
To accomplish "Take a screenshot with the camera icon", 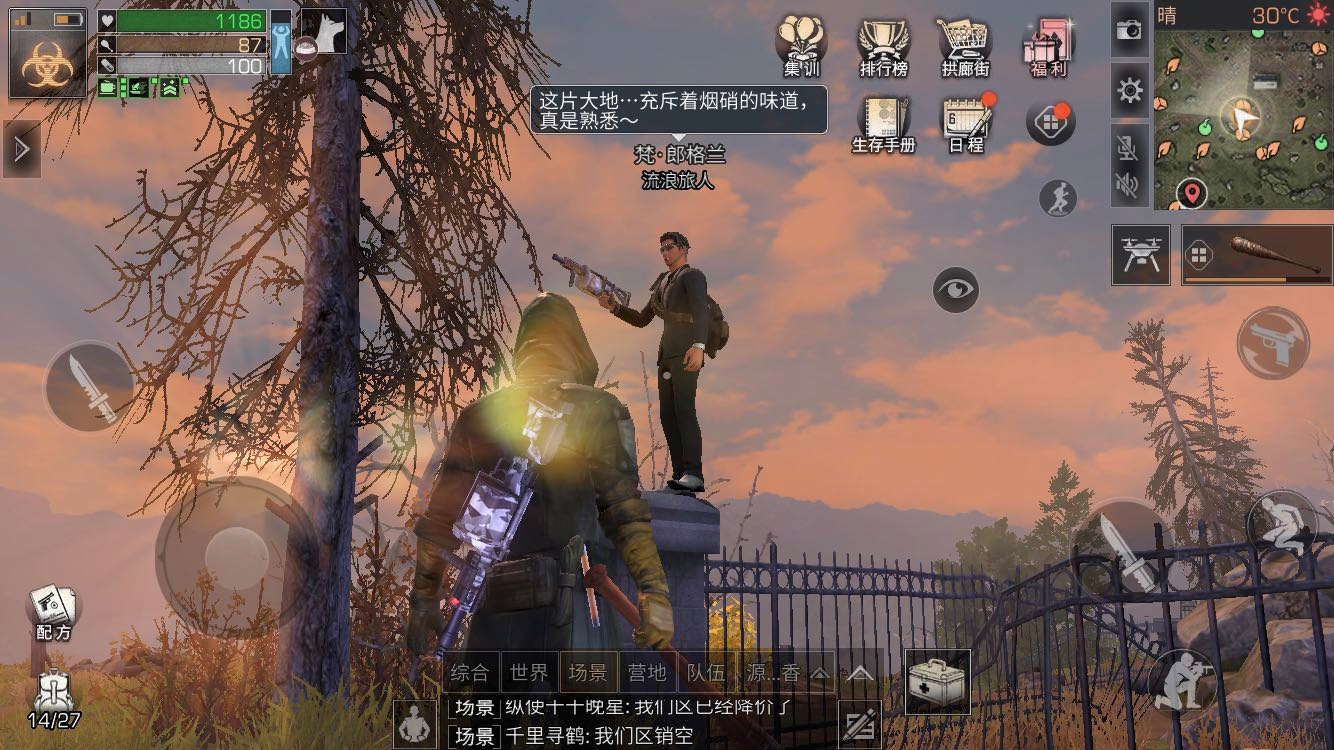I will [1130, 30].
